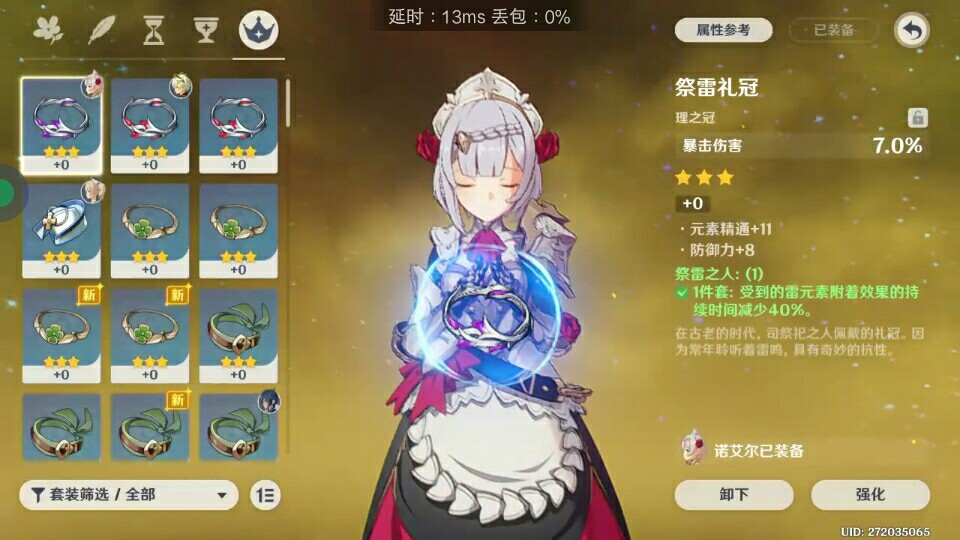Click the 卸下 unequip button

click(734, 494)
